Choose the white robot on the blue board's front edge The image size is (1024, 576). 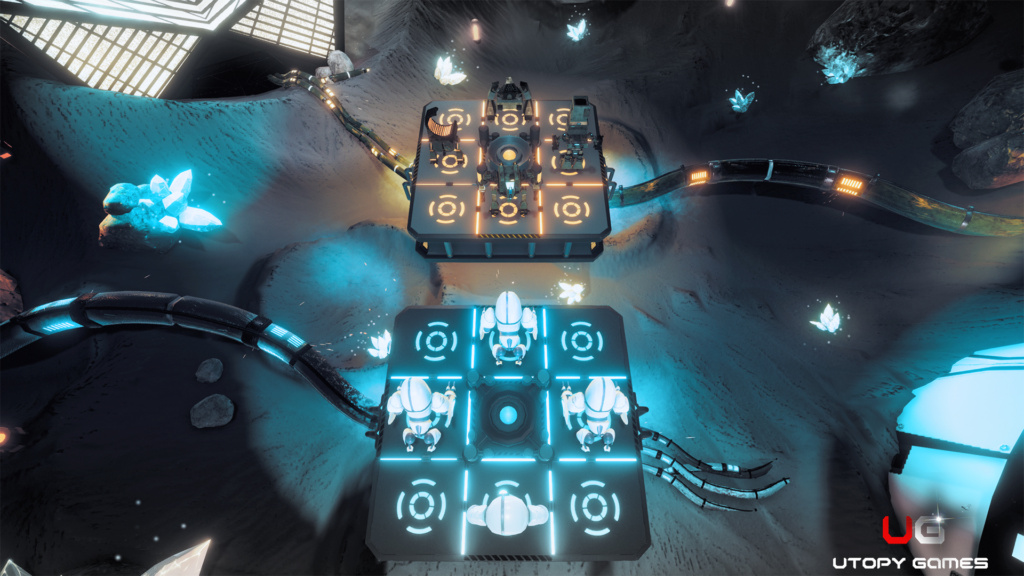[509, 509]
